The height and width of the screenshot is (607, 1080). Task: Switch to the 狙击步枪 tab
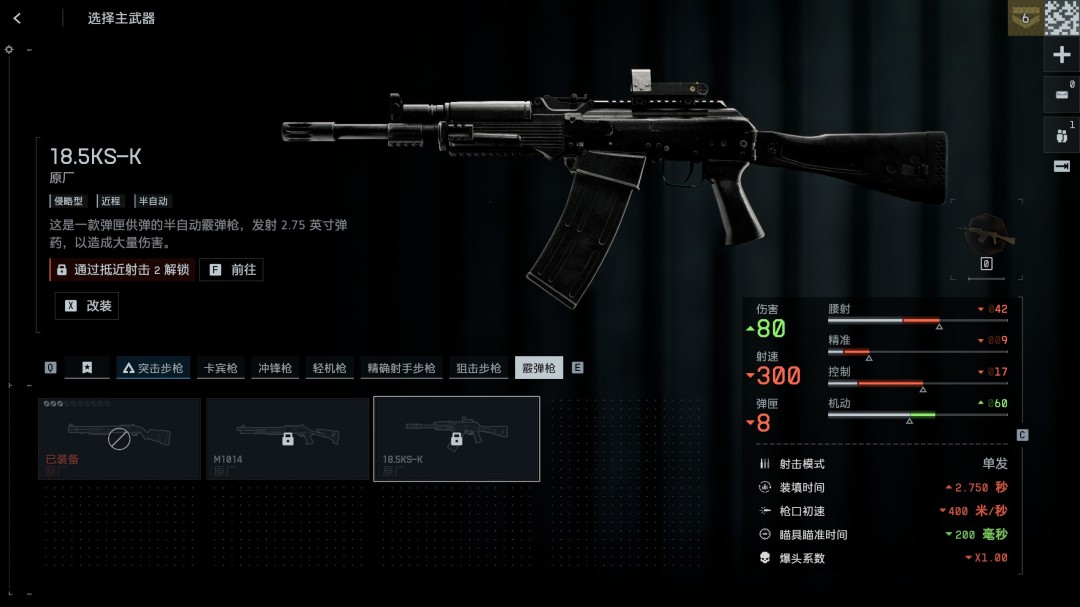[478, 368]
